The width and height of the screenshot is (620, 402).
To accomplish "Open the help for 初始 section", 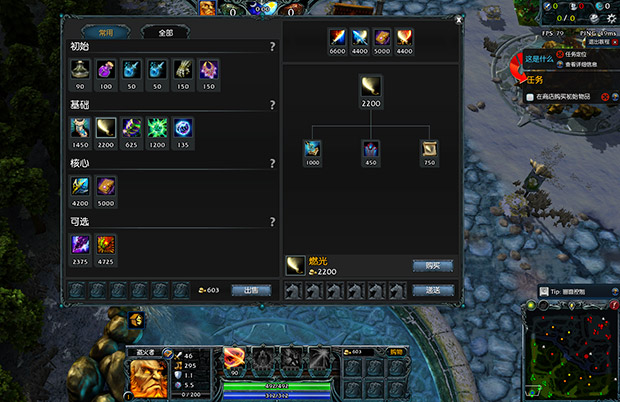I will [272, 47].
